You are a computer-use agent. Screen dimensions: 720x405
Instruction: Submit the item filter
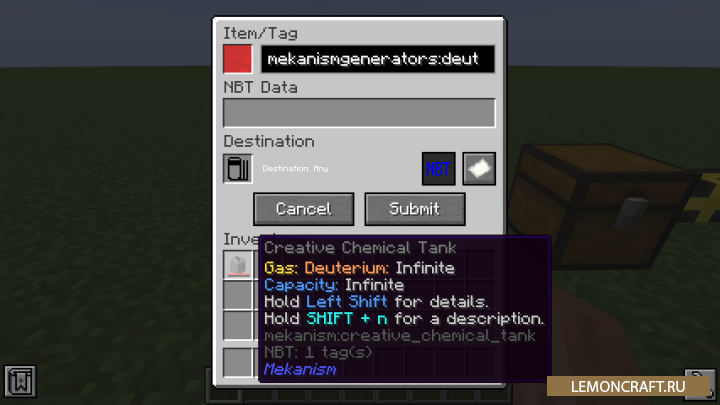(414, 209)
